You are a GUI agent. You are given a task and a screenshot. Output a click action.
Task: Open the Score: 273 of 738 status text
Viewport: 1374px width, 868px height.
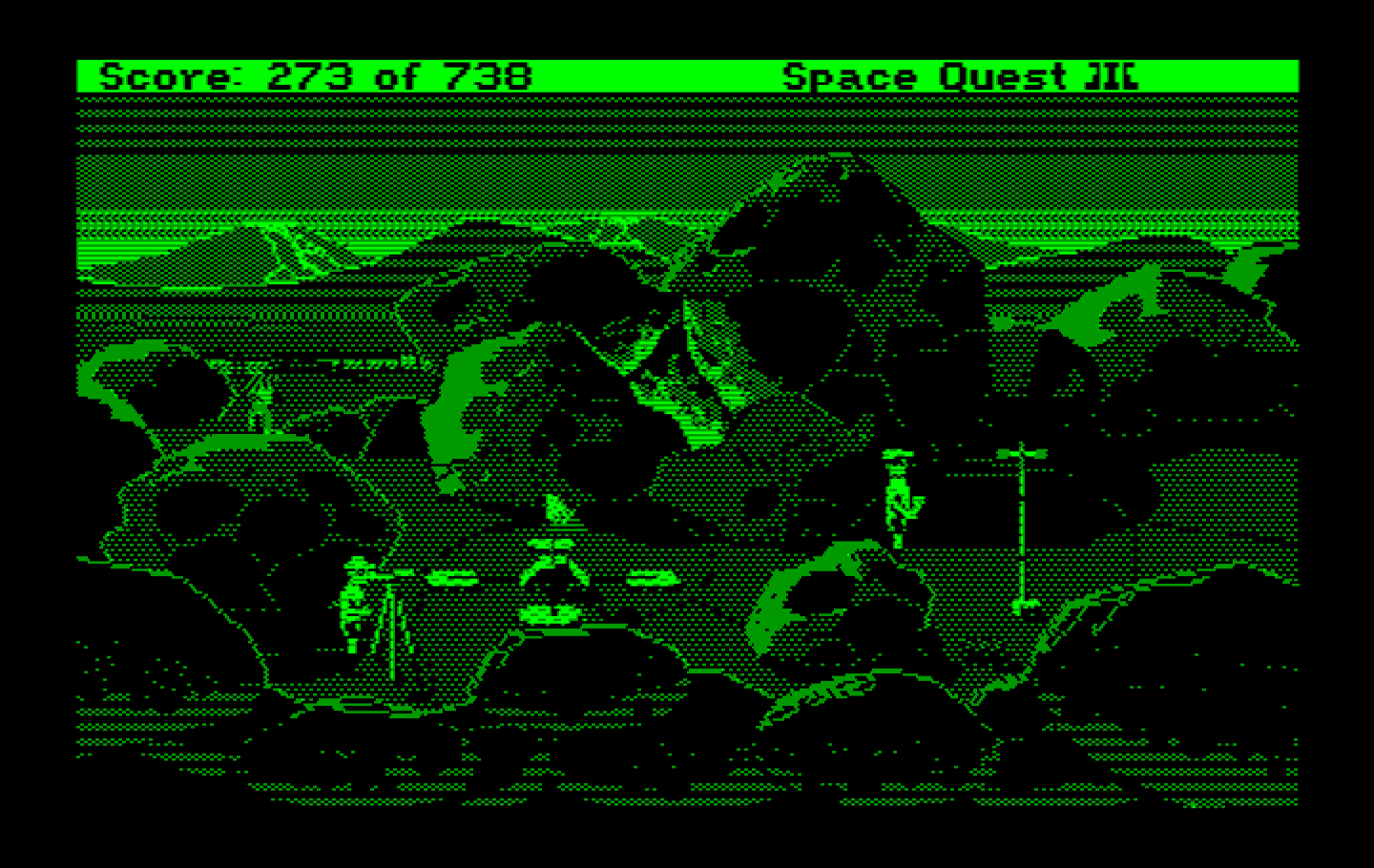(315, 76)
